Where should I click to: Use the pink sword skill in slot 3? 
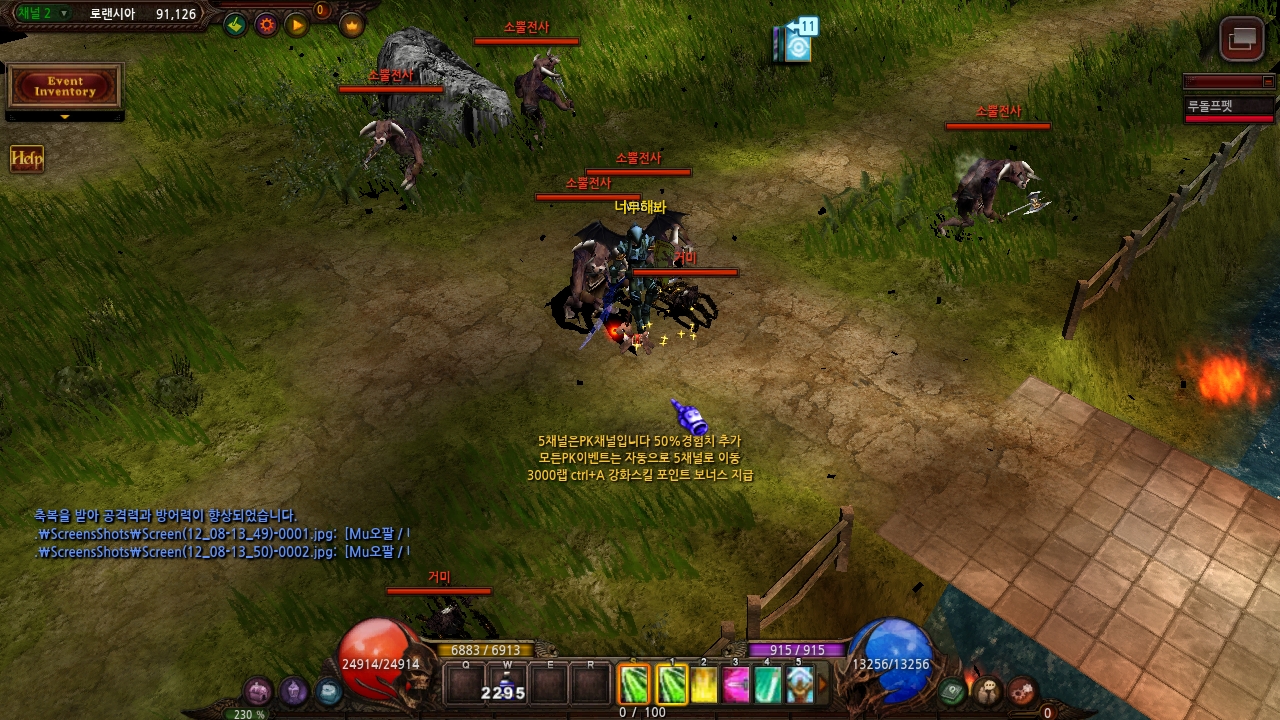click(x=736, y=685)
